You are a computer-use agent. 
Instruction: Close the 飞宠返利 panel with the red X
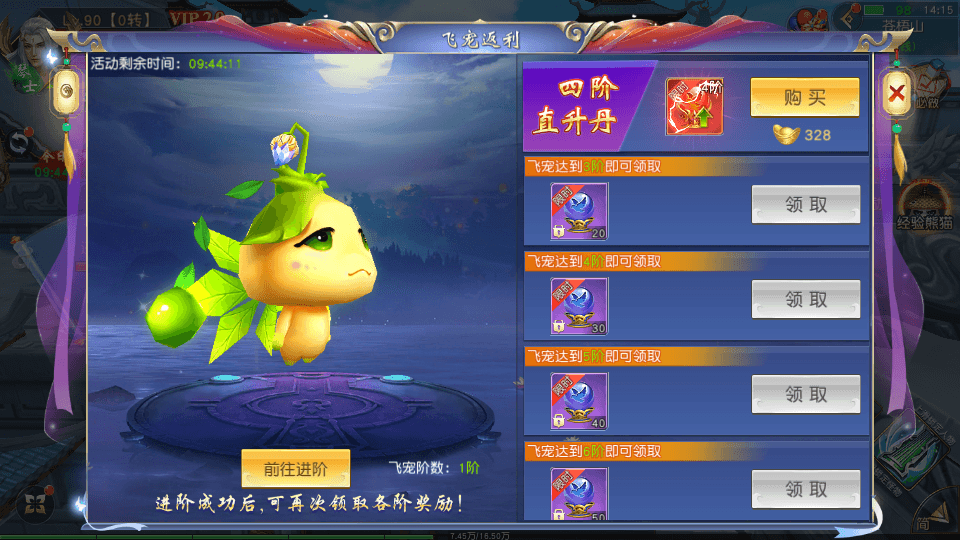point(896,96)
